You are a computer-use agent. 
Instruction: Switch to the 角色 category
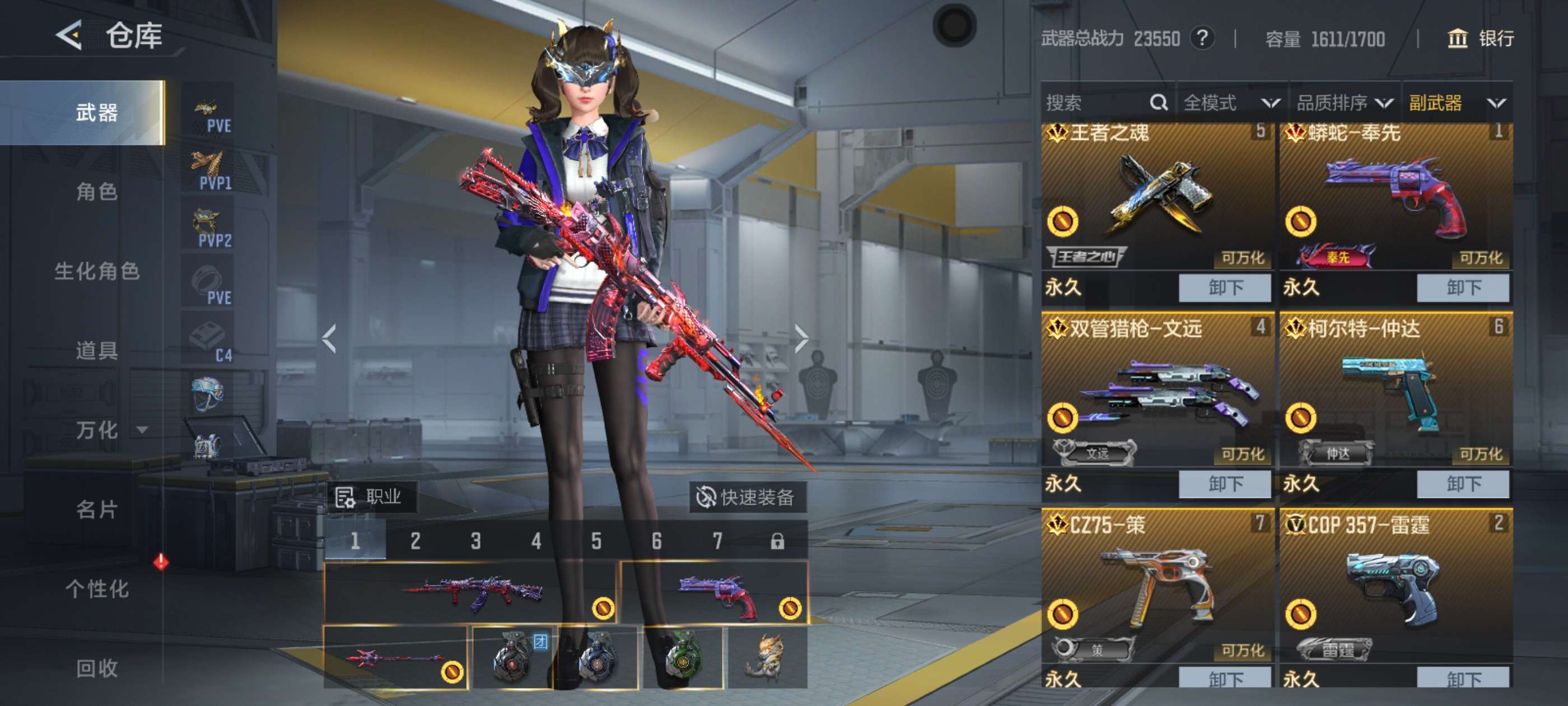96,192
